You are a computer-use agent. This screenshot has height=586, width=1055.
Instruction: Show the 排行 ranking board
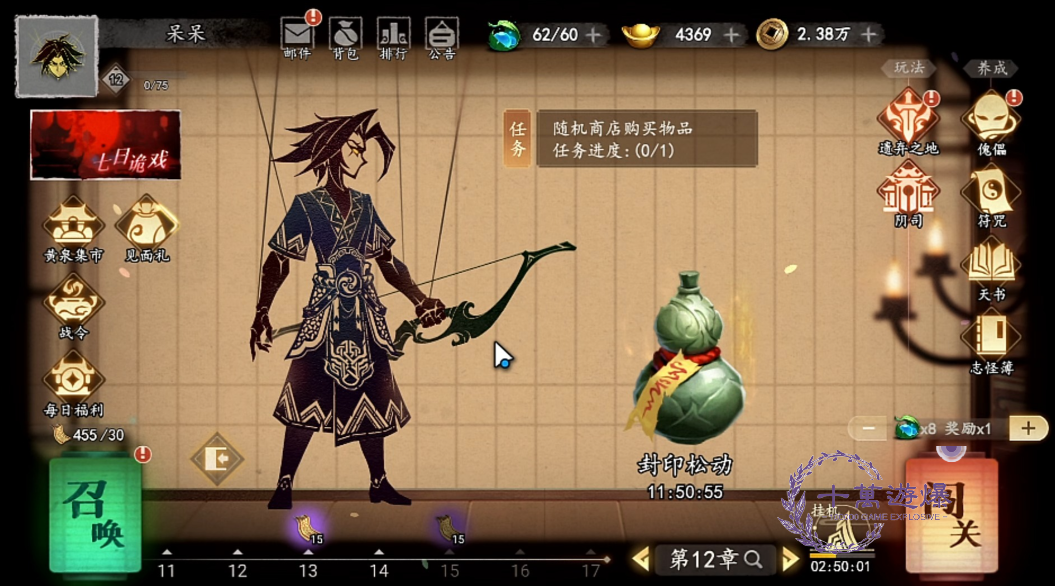coord(393,36)
